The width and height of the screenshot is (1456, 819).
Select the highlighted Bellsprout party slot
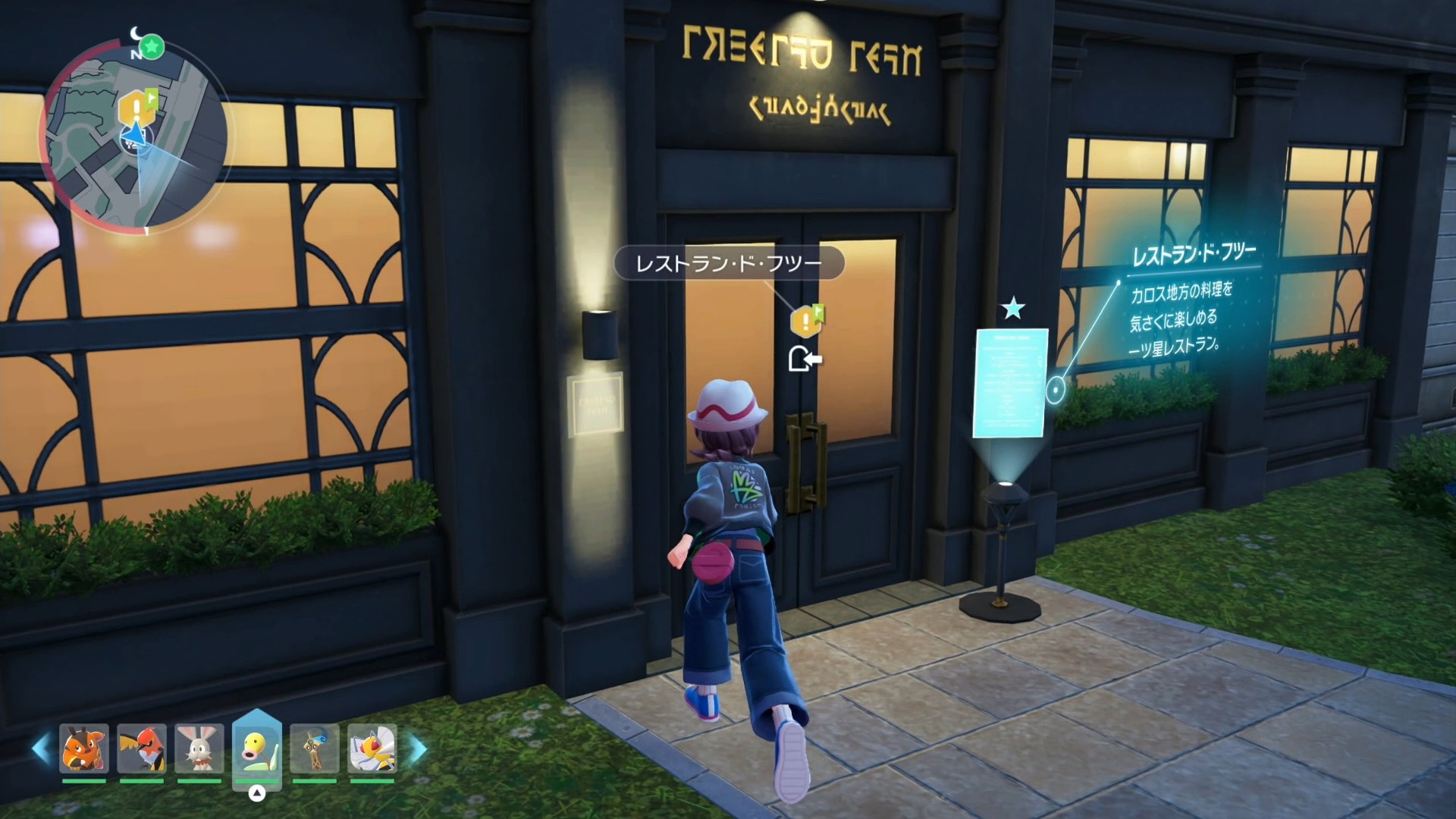(257, 748)
